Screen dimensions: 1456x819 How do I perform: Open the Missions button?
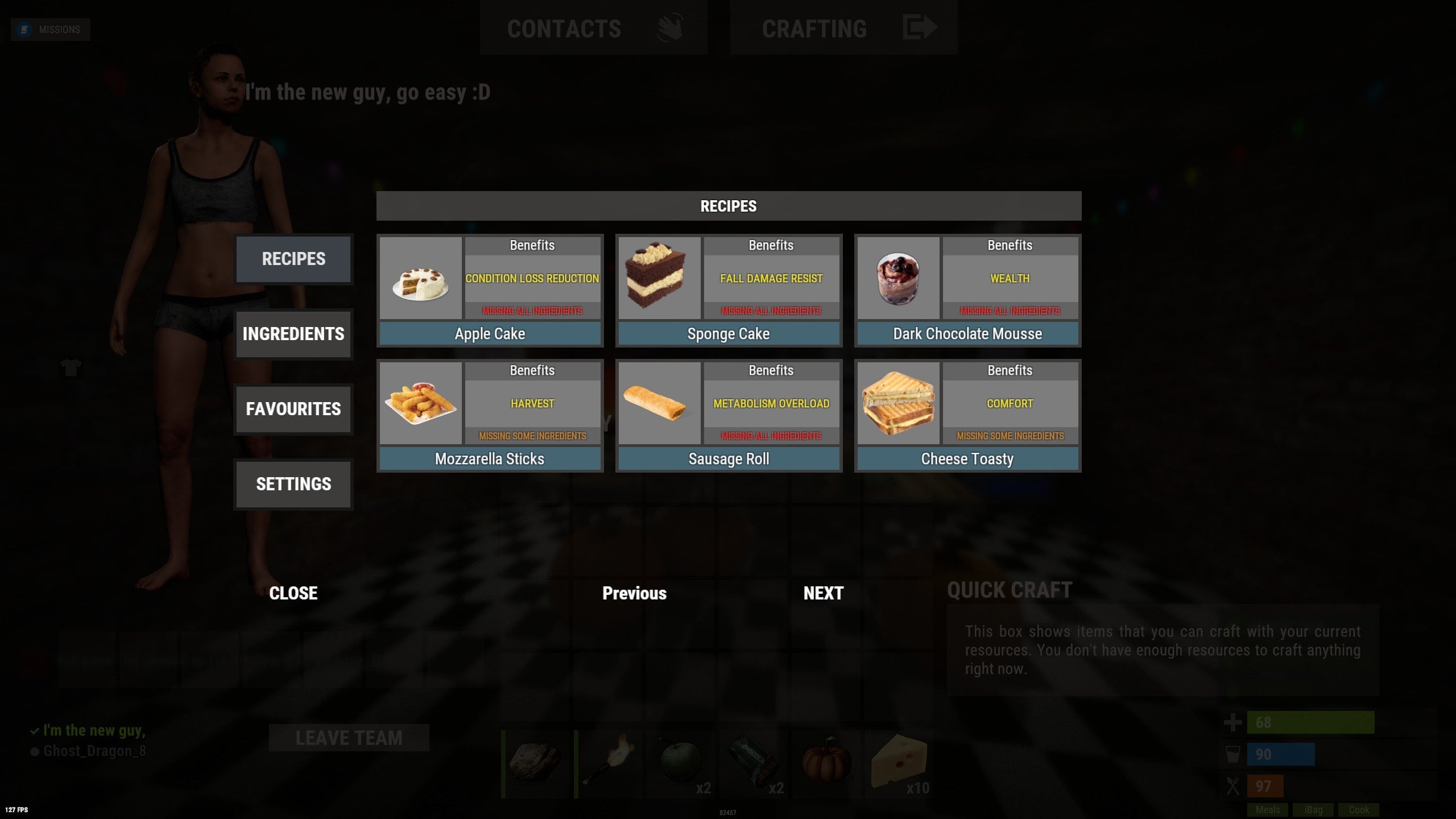coord(51,30)
